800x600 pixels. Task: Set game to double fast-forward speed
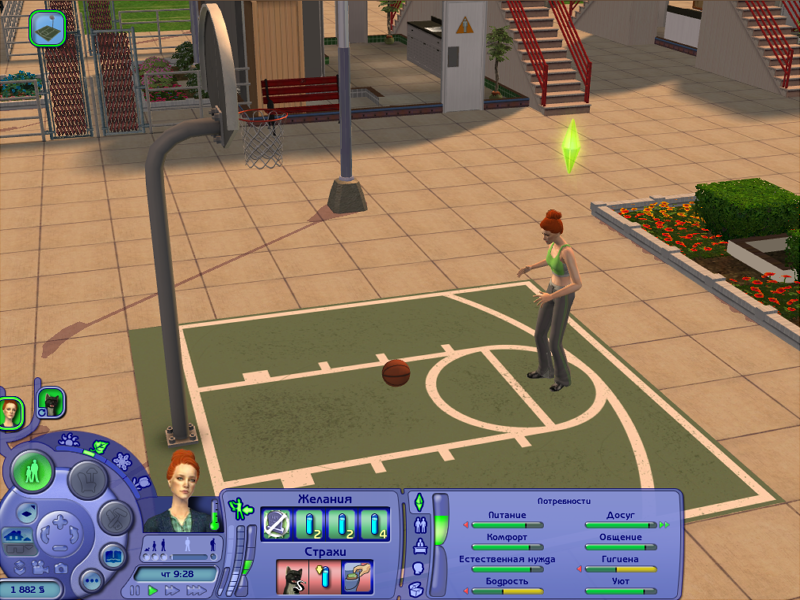tap(171, 591)
